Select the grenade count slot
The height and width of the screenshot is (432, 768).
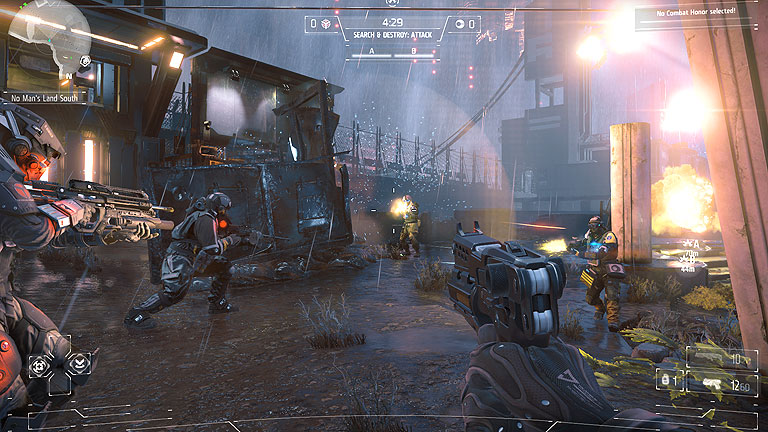[666, 379]
